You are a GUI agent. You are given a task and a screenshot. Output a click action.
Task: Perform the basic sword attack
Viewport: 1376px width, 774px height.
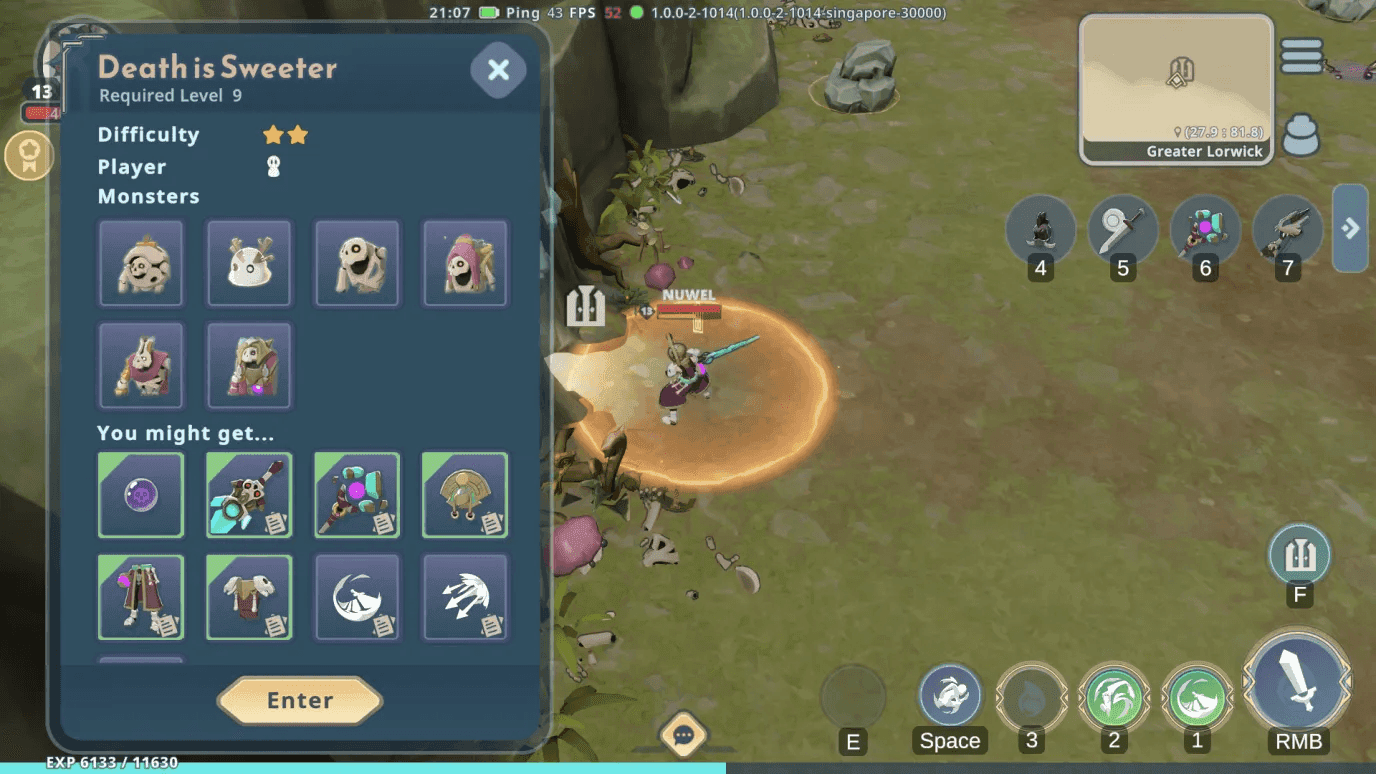click(1298, 683)
